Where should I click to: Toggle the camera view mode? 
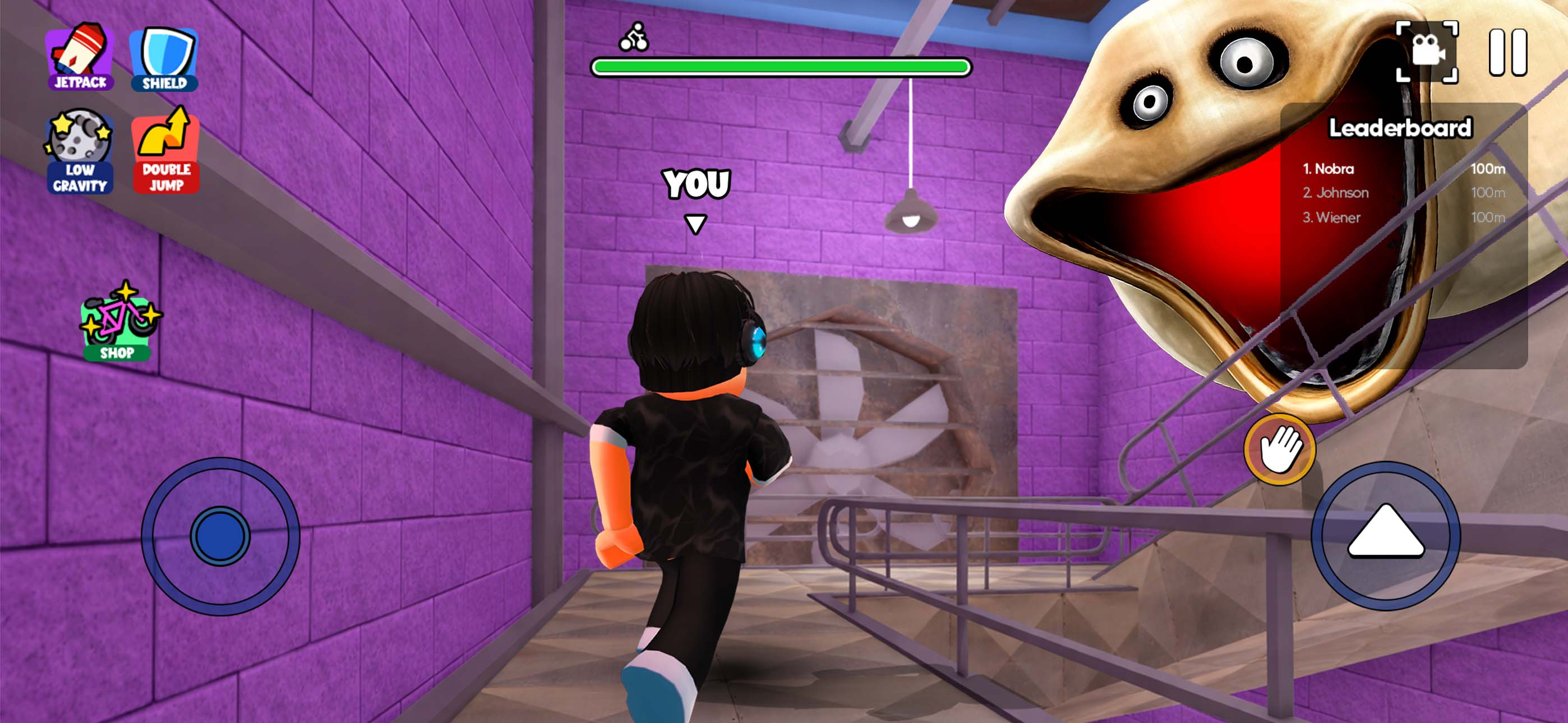(x=1426, y=51)
